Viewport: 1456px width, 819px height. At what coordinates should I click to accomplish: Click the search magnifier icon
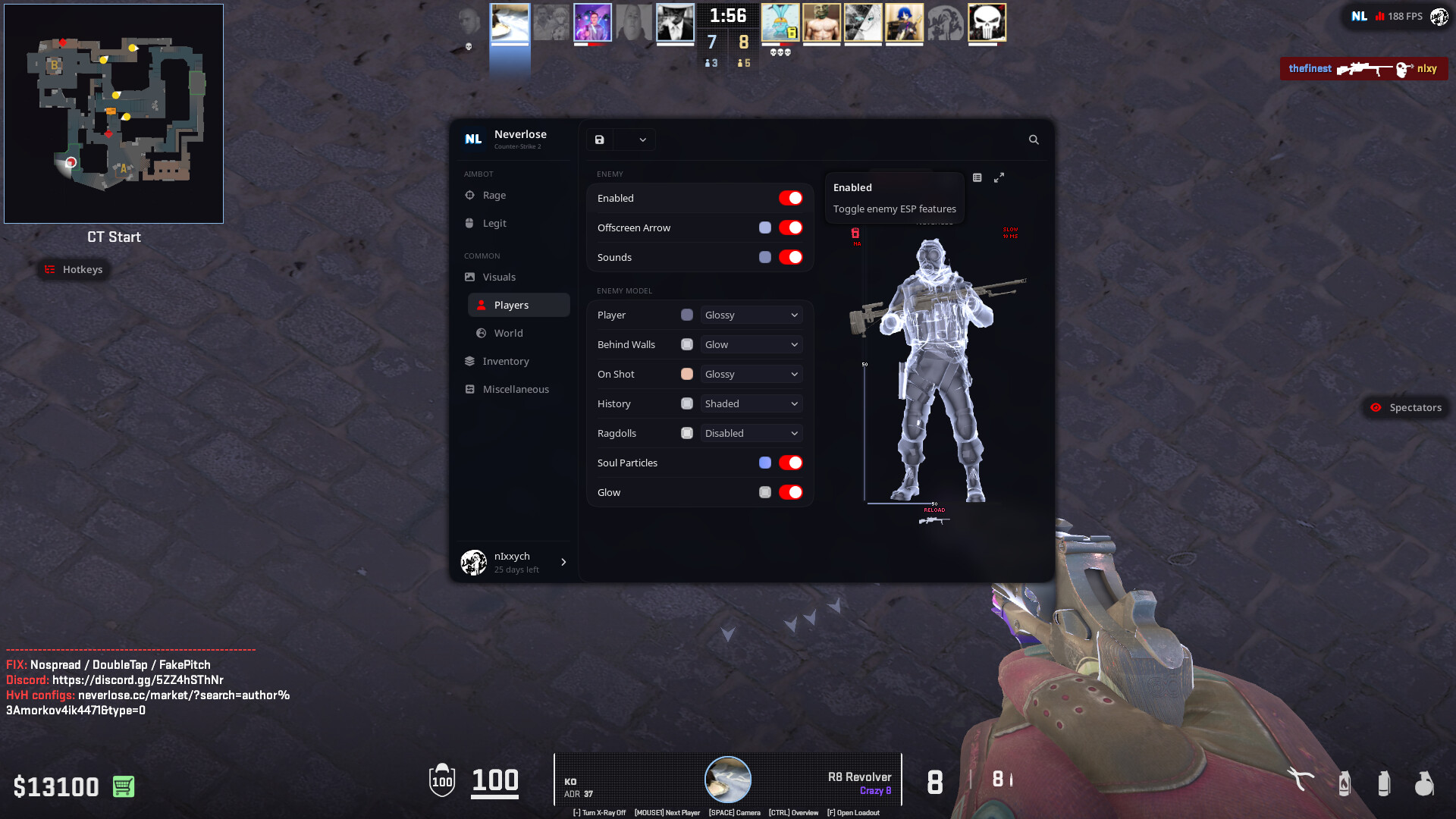[1034, 140]
